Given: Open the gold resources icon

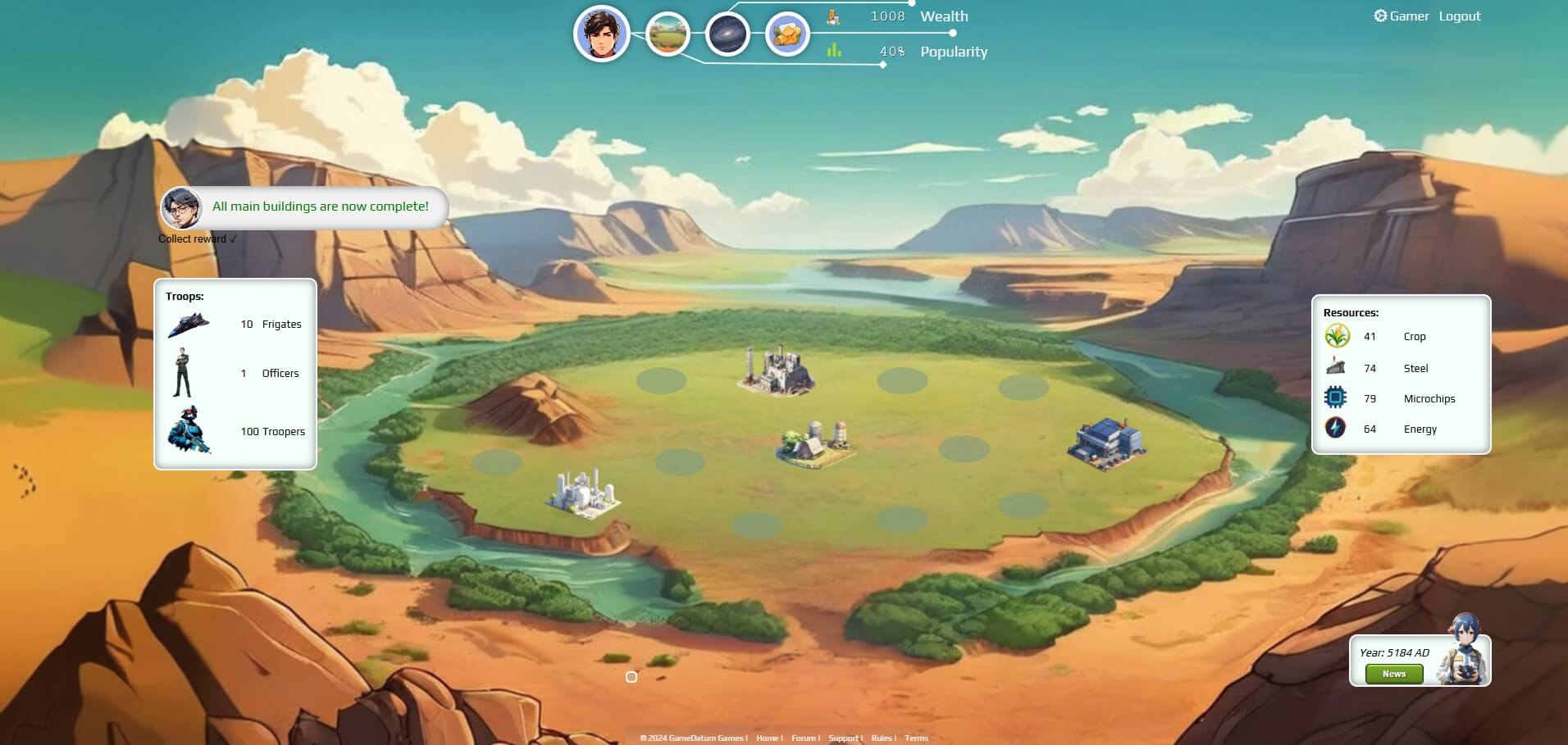Looking at the screenshot, I should [x=787, y=34].
